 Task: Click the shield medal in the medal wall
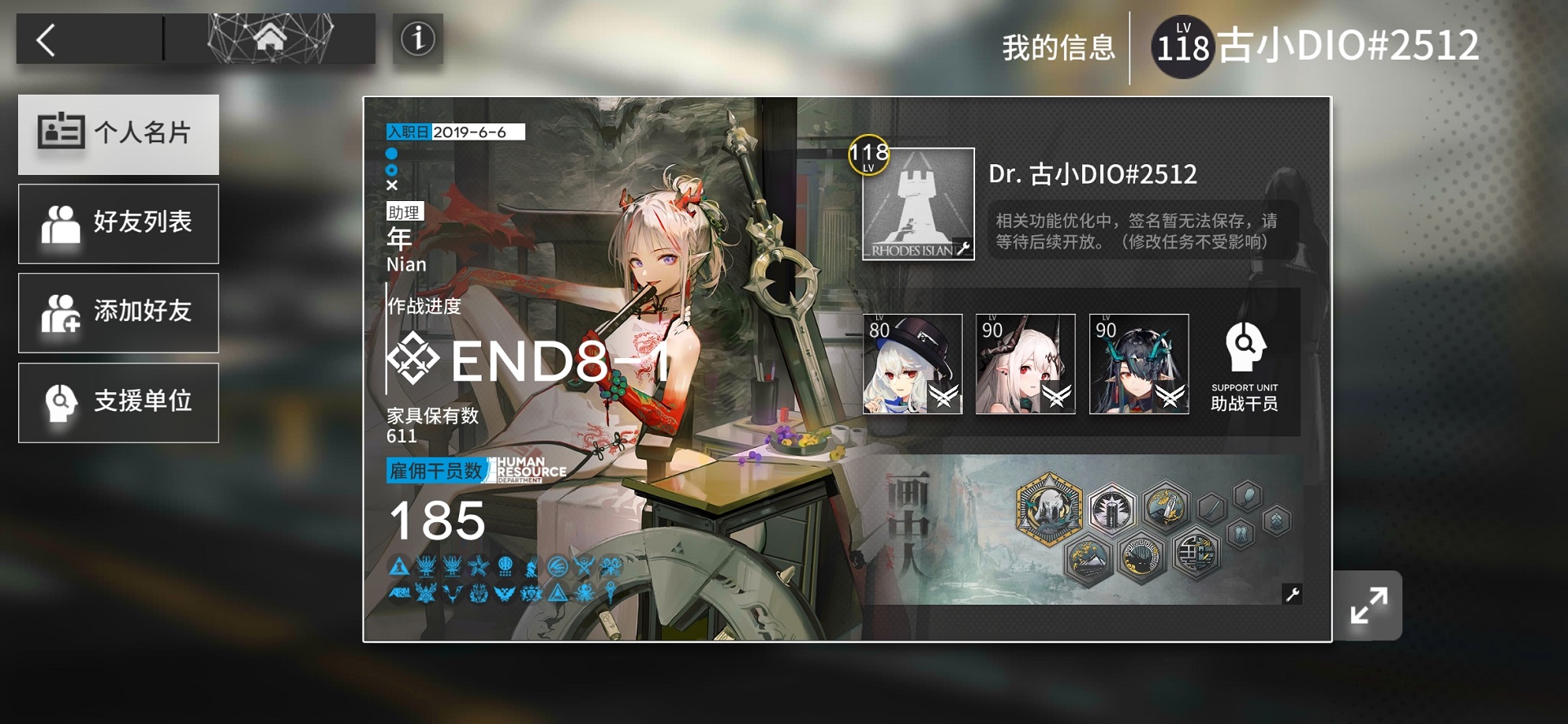point(1240,533)
